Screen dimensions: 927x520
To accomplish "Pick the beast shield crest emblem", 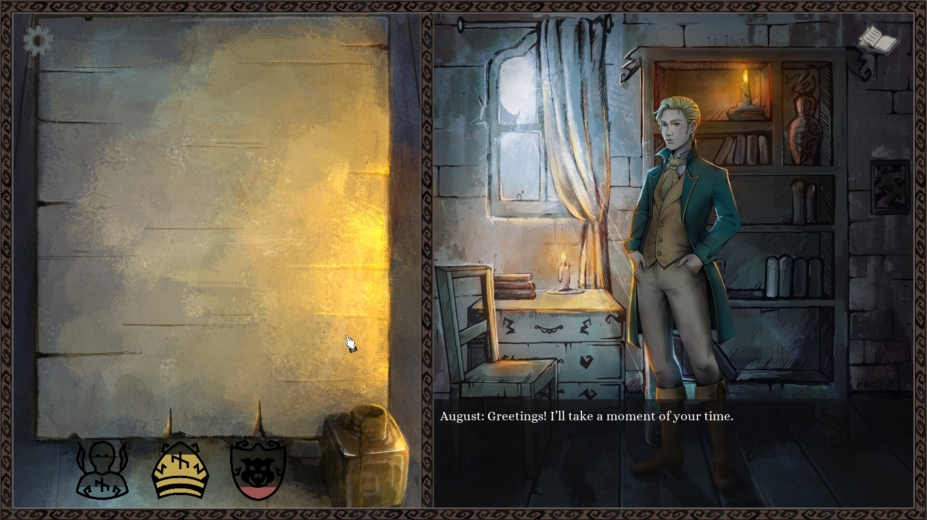I will [258, 469].
